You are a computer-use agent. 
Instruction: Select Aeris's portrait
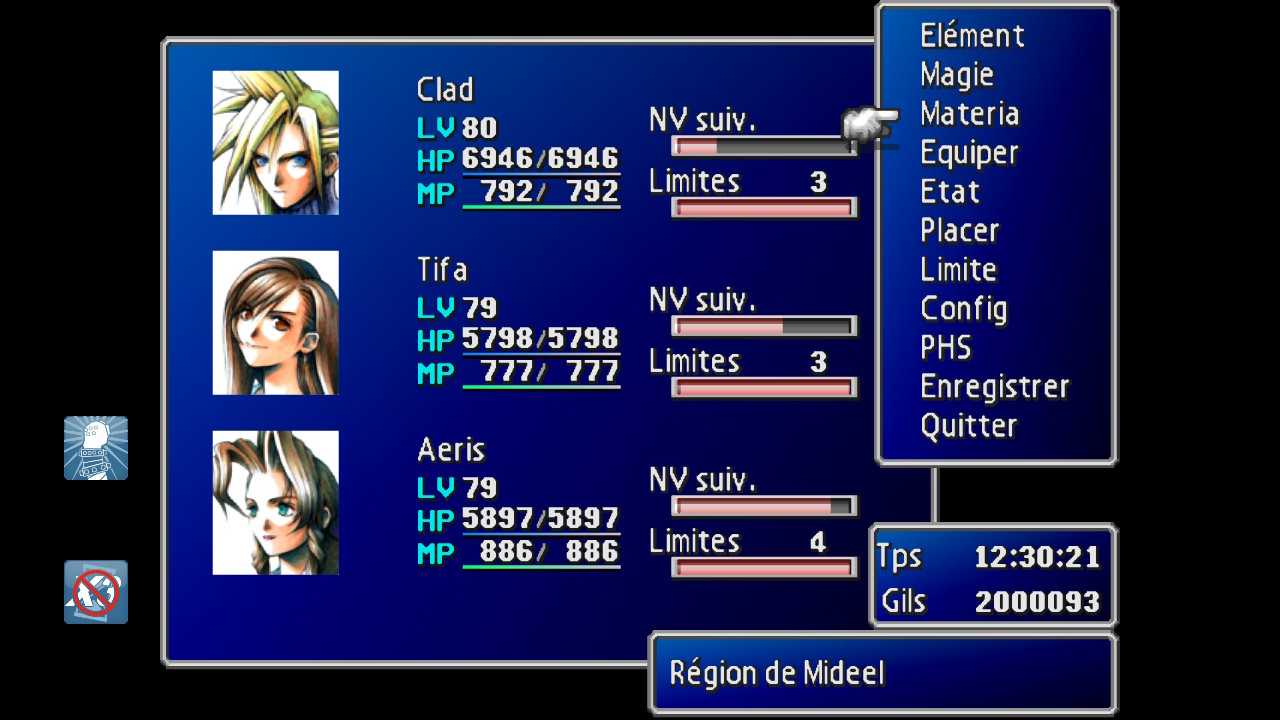click(276, 503)
